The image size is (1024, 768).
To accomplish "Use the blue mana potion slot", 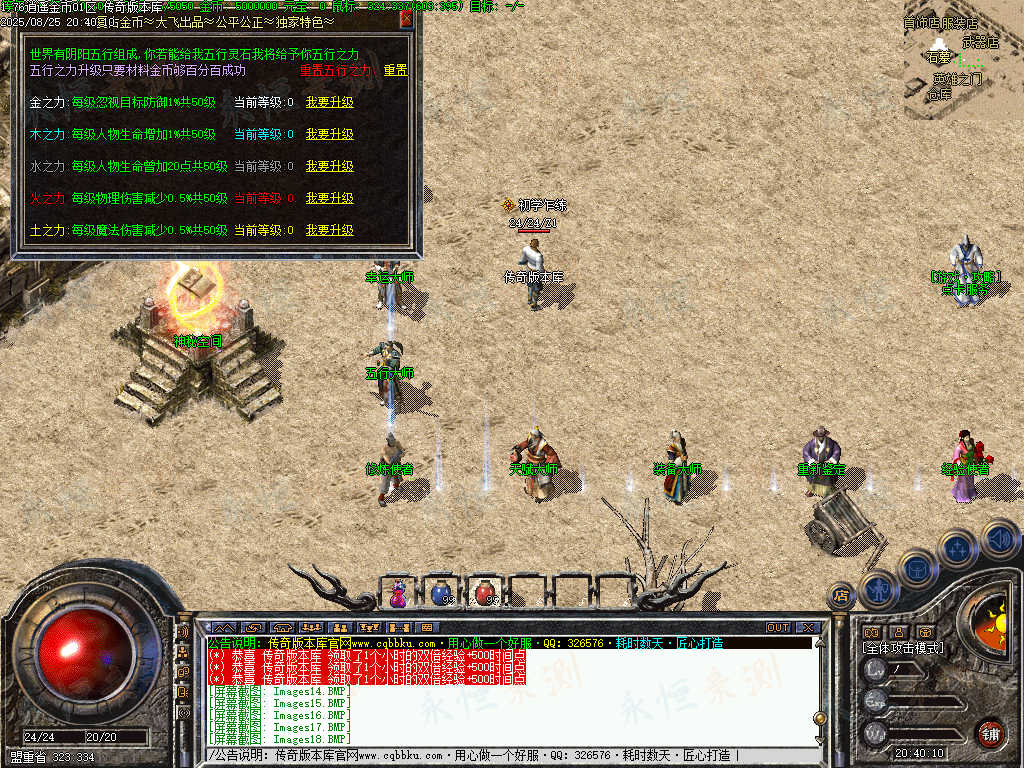I will (441, 593).
